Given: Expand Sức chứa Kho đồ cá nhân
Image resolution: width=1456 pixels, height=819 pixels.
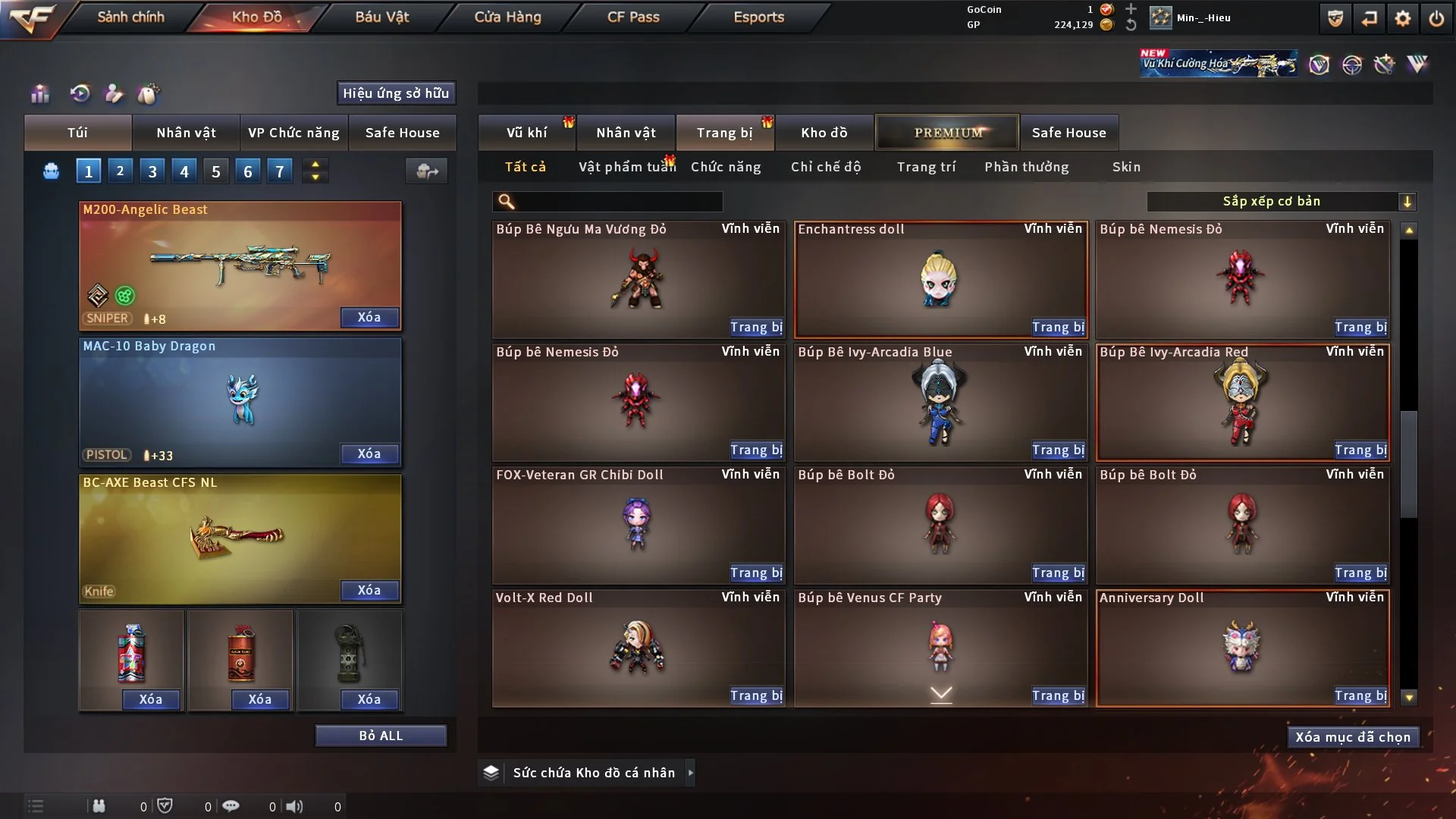Looking at the screenshot, I should (x=593, y=773).
